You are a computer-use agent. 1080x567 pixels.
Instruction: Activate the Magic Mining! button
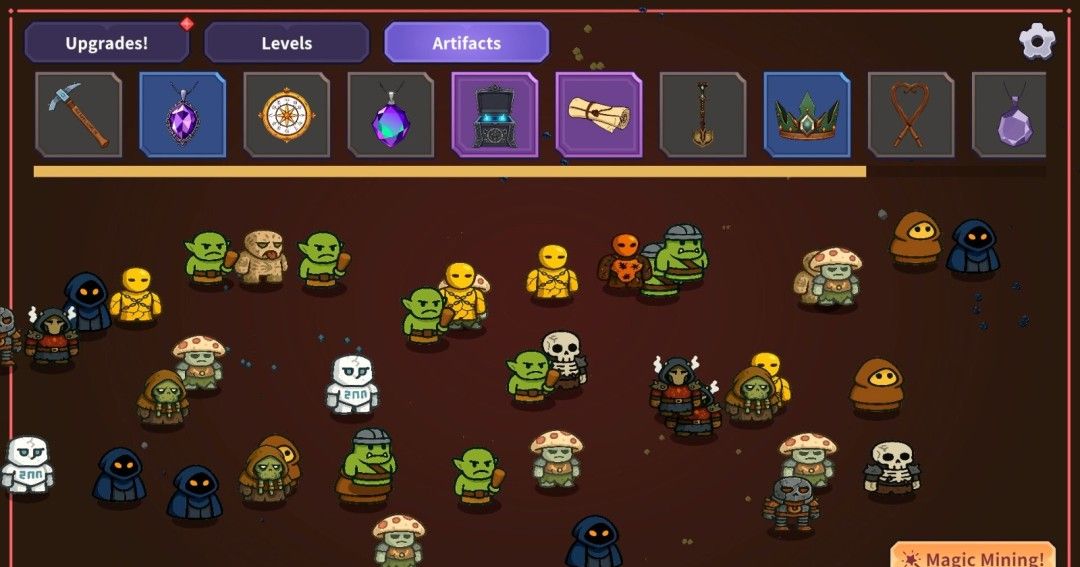click(x=973, y=557)
